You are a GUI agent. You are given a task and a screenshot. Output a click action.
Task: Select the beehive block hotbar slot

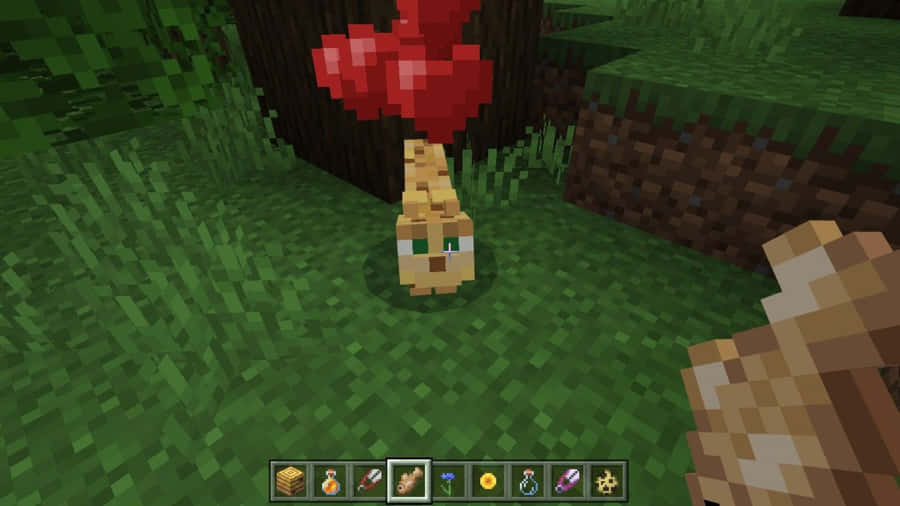[x=288, y=482]
